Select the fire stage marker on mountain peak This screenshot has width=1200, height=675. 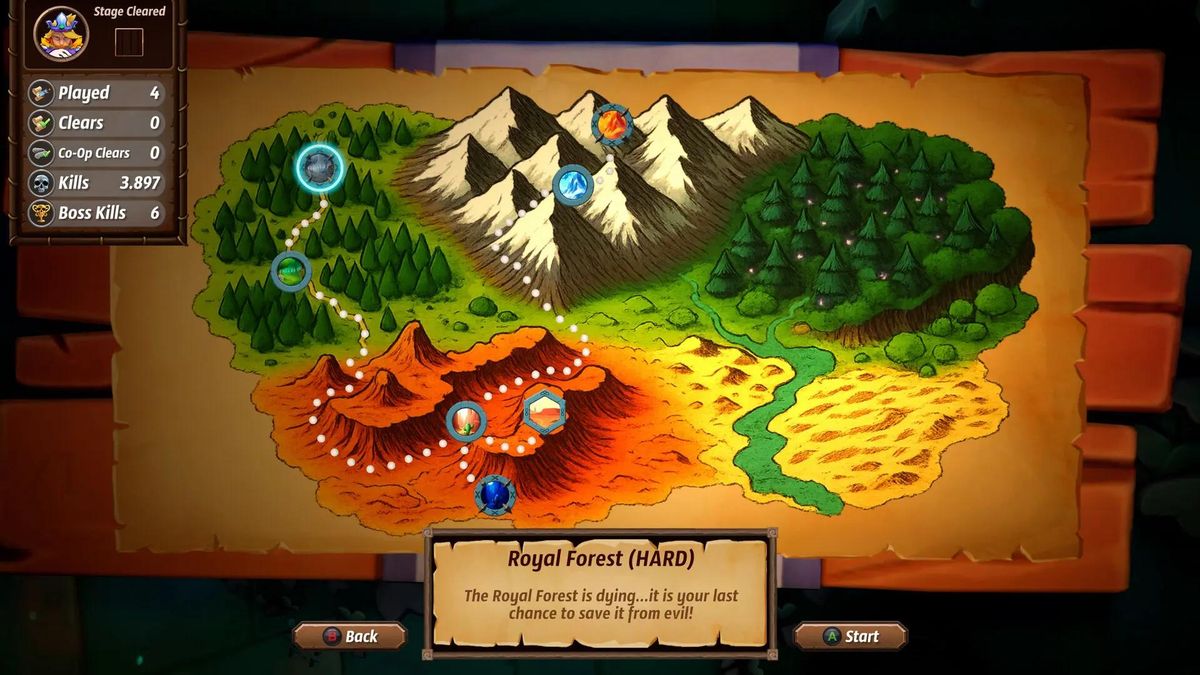(611, 126)
